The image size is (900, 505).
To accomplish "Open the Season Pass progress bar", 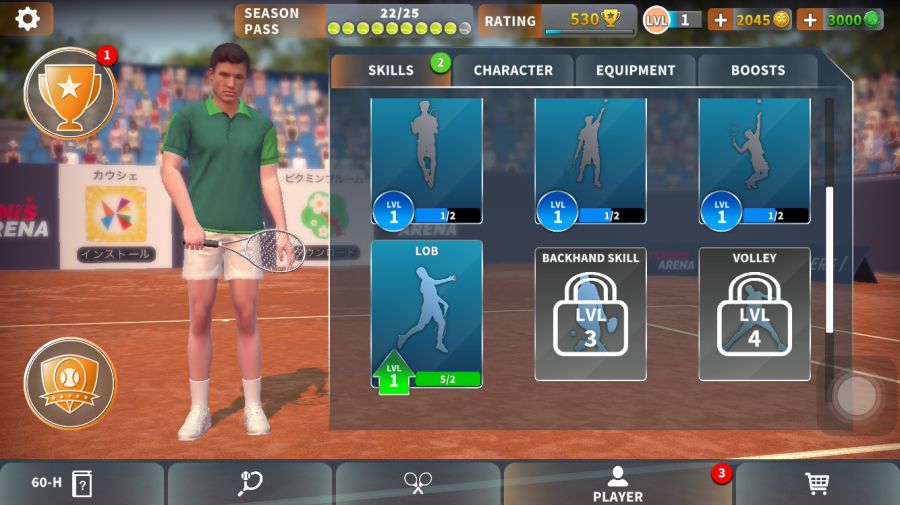I will click(x=354, y=20).
